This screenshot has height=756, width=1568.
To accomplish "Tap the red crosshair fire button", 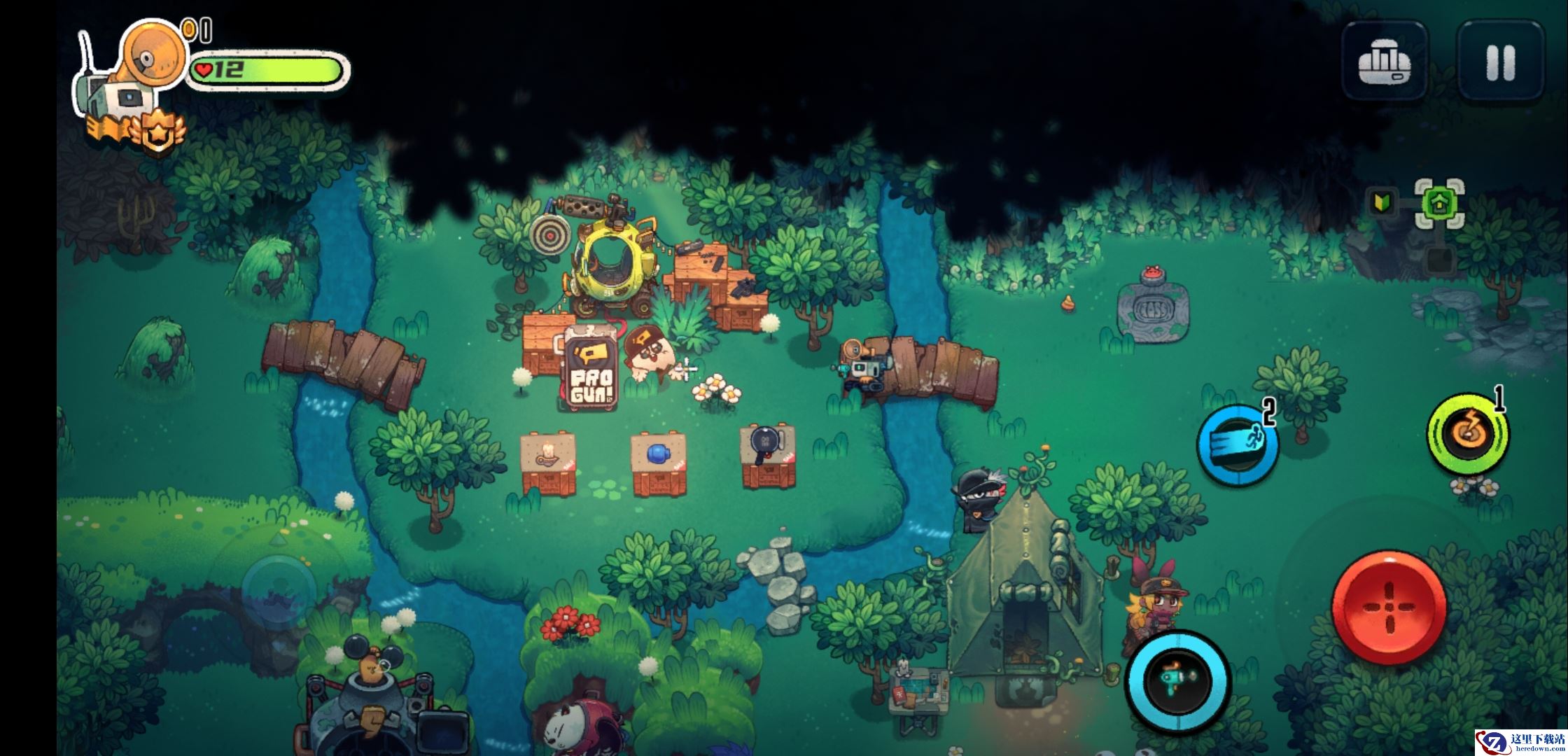I will tap(1389, 608).
